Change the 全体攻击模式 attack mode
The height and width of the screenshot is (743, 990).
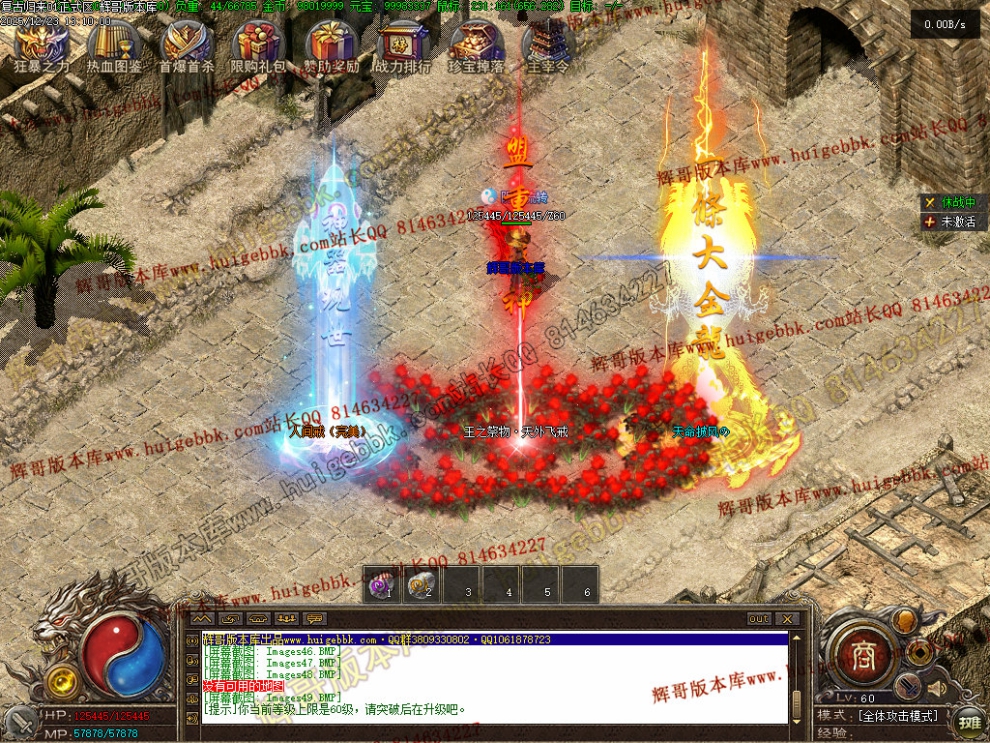pos(896,716)
